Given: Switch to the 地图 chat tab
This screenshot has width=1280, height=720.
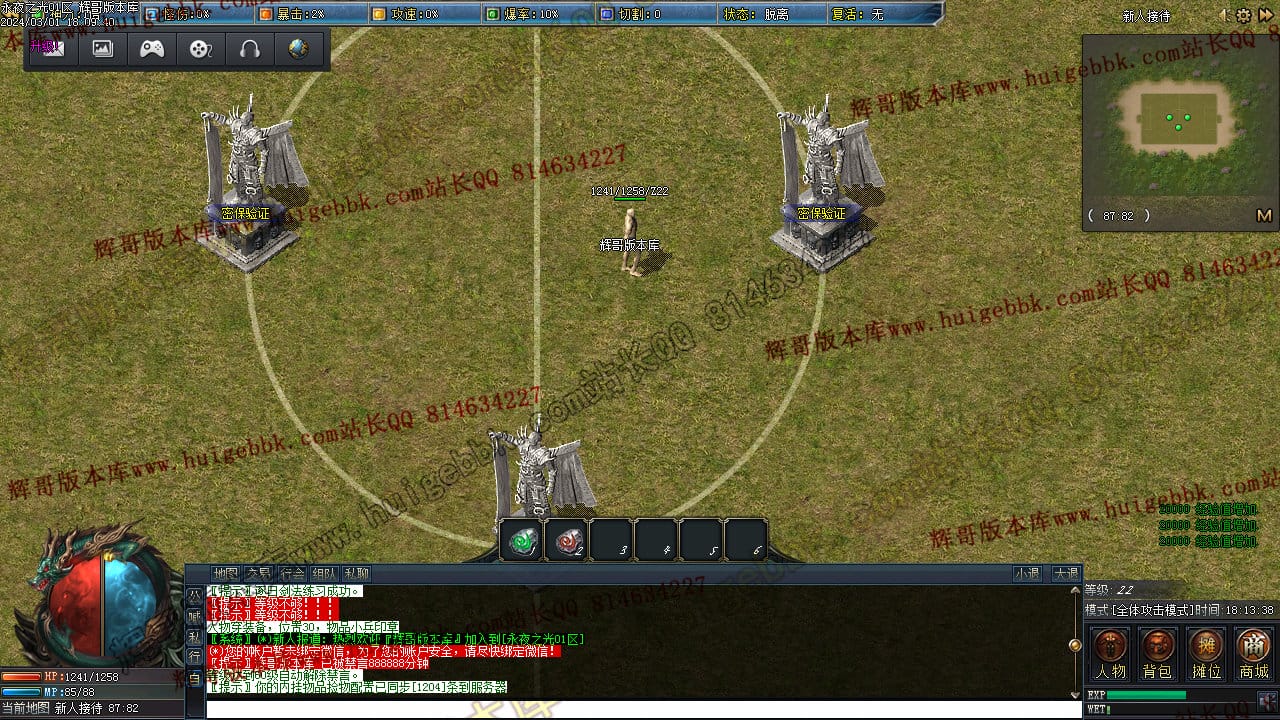Looking at the screenshot, I should pos(226,574).
